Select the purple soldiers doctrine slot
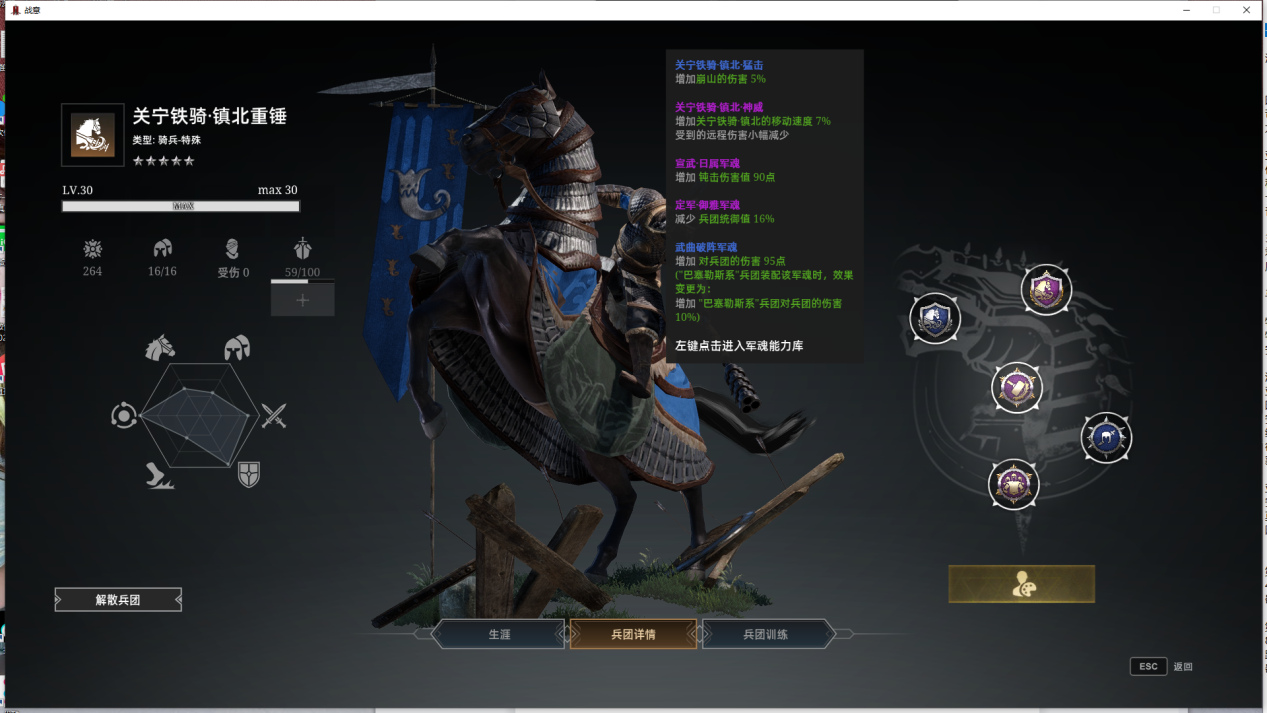Screen dimensions: 1267x713 tap(1014, 485)
